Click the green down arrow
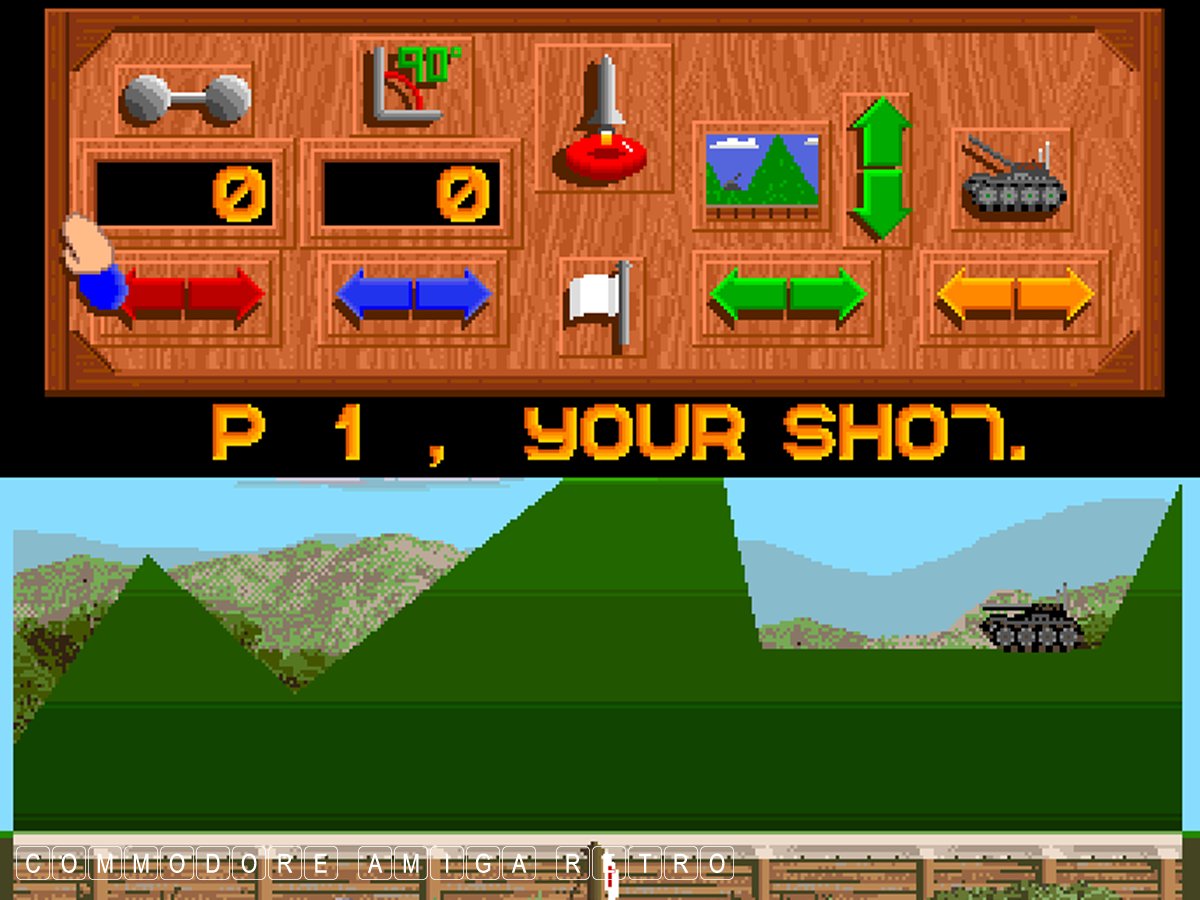The height and width of the screenshot is (900, 1200). [x=880, y=205]
